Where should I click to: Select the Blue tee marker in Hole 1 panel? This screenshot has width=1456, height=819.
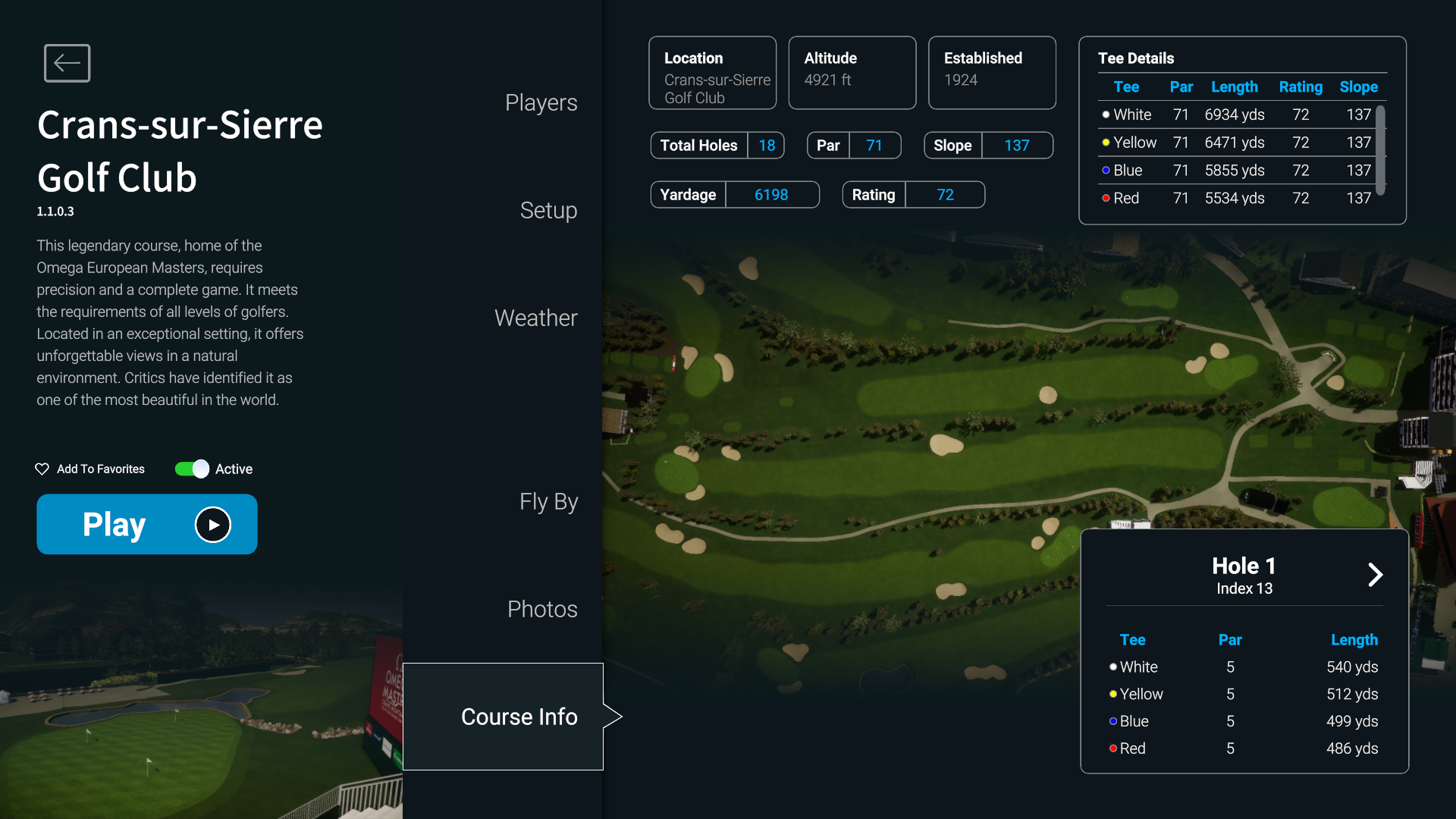click(x=1112, y=721)
